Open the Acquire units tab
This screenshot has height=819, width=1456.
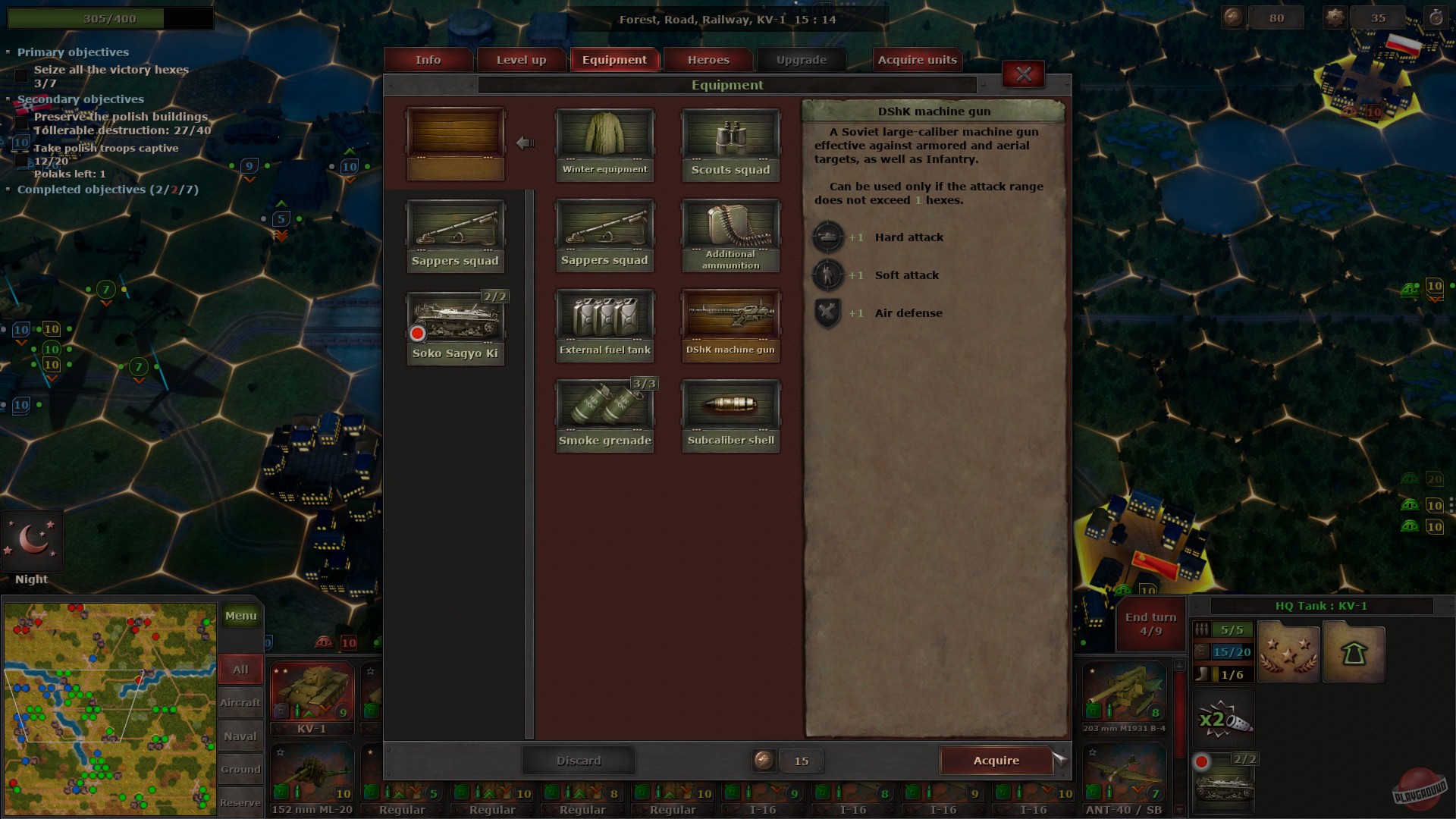click(x=917, y=59)
